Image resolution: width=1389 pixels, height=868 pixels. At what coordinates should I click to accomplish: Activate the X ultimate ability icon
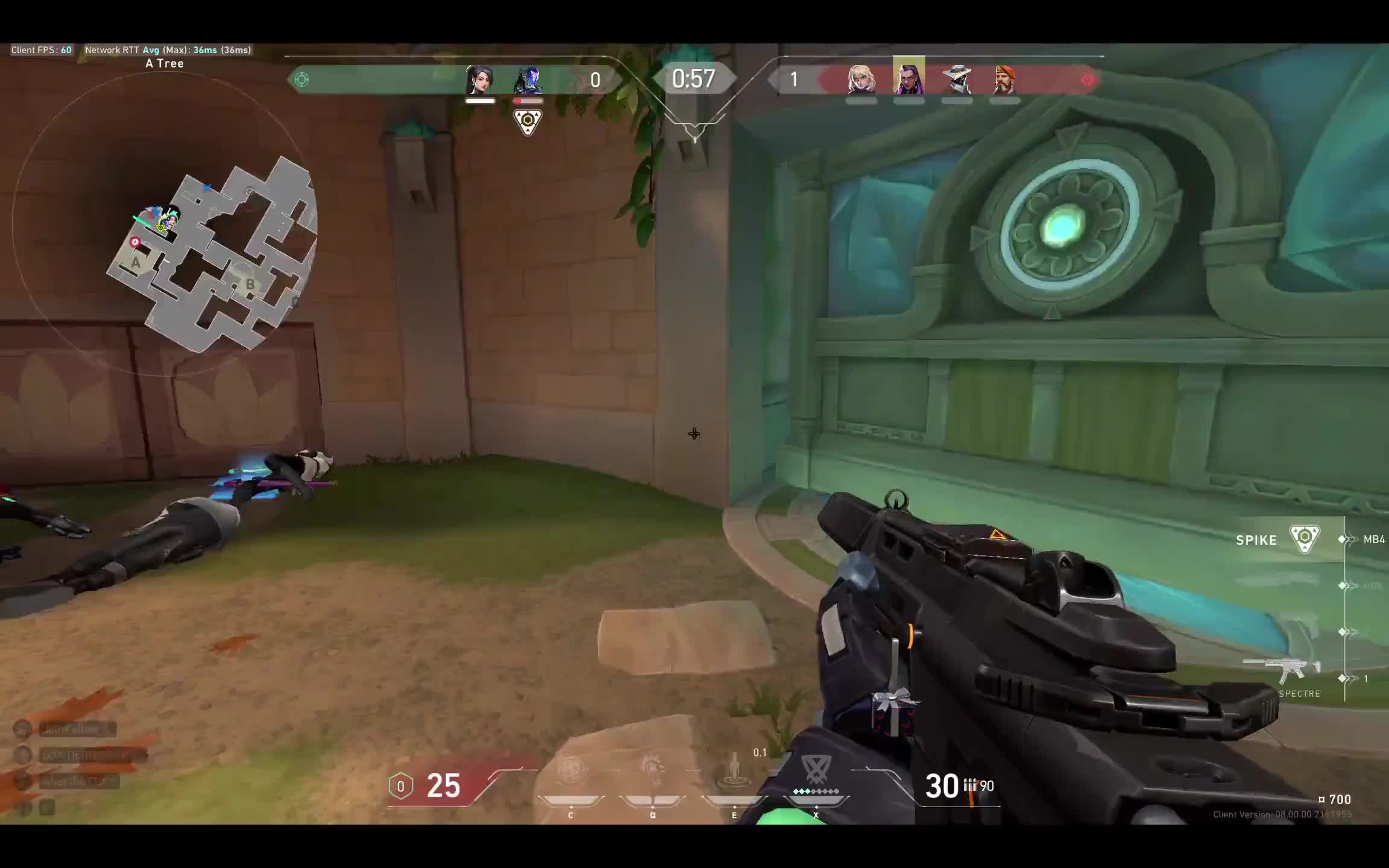[816, 773]
